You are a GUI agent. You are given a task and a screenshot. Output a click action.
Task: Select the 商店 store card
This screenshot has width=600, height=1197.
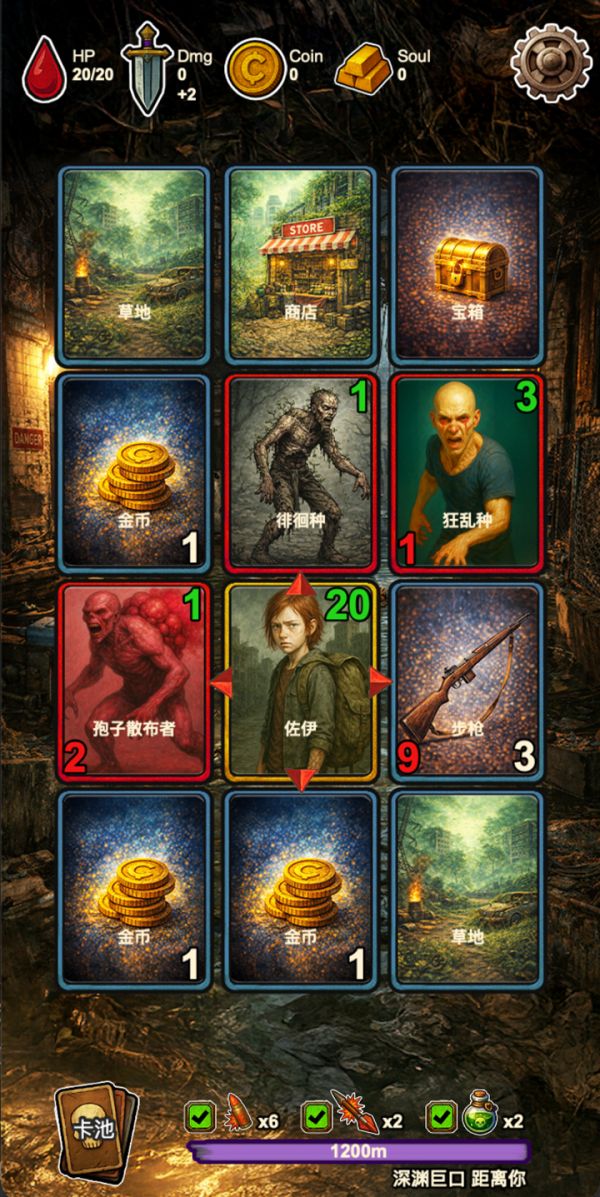(300, 264)
